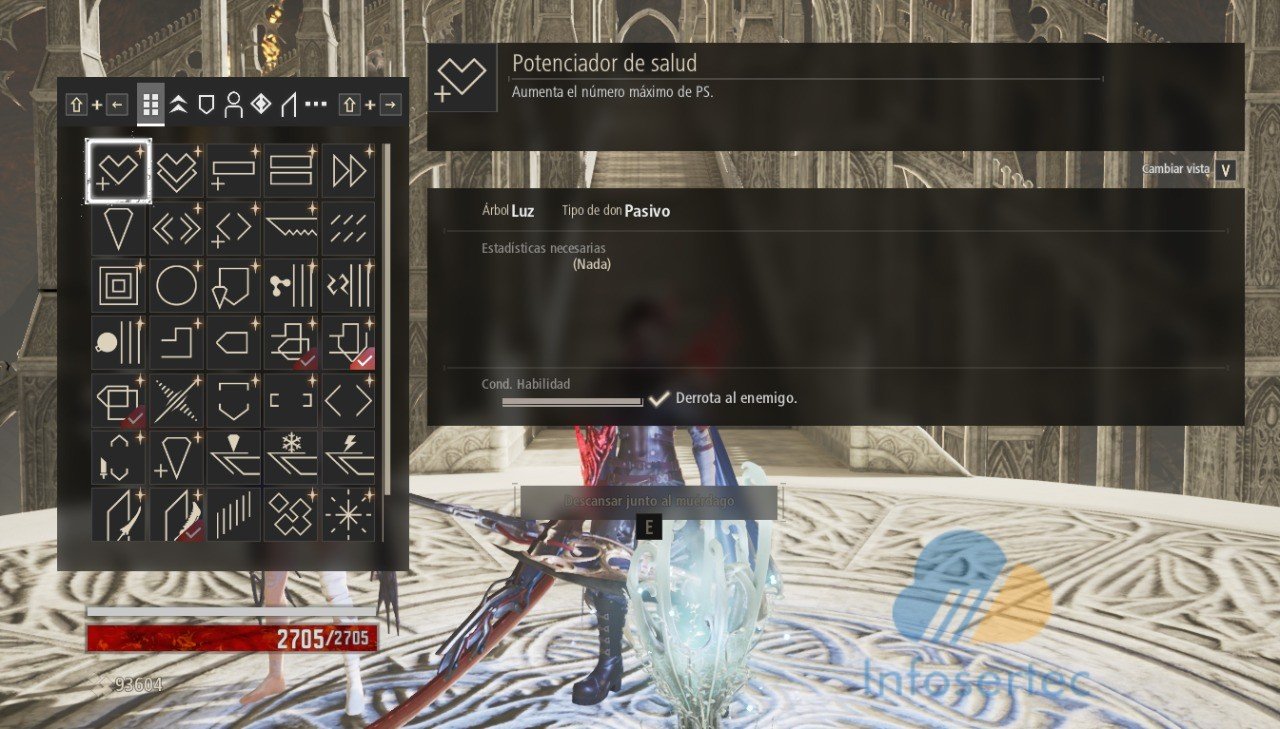Open the three-dots category tab
This screenshot has width=1280, height=729.
tap(316, 104)
